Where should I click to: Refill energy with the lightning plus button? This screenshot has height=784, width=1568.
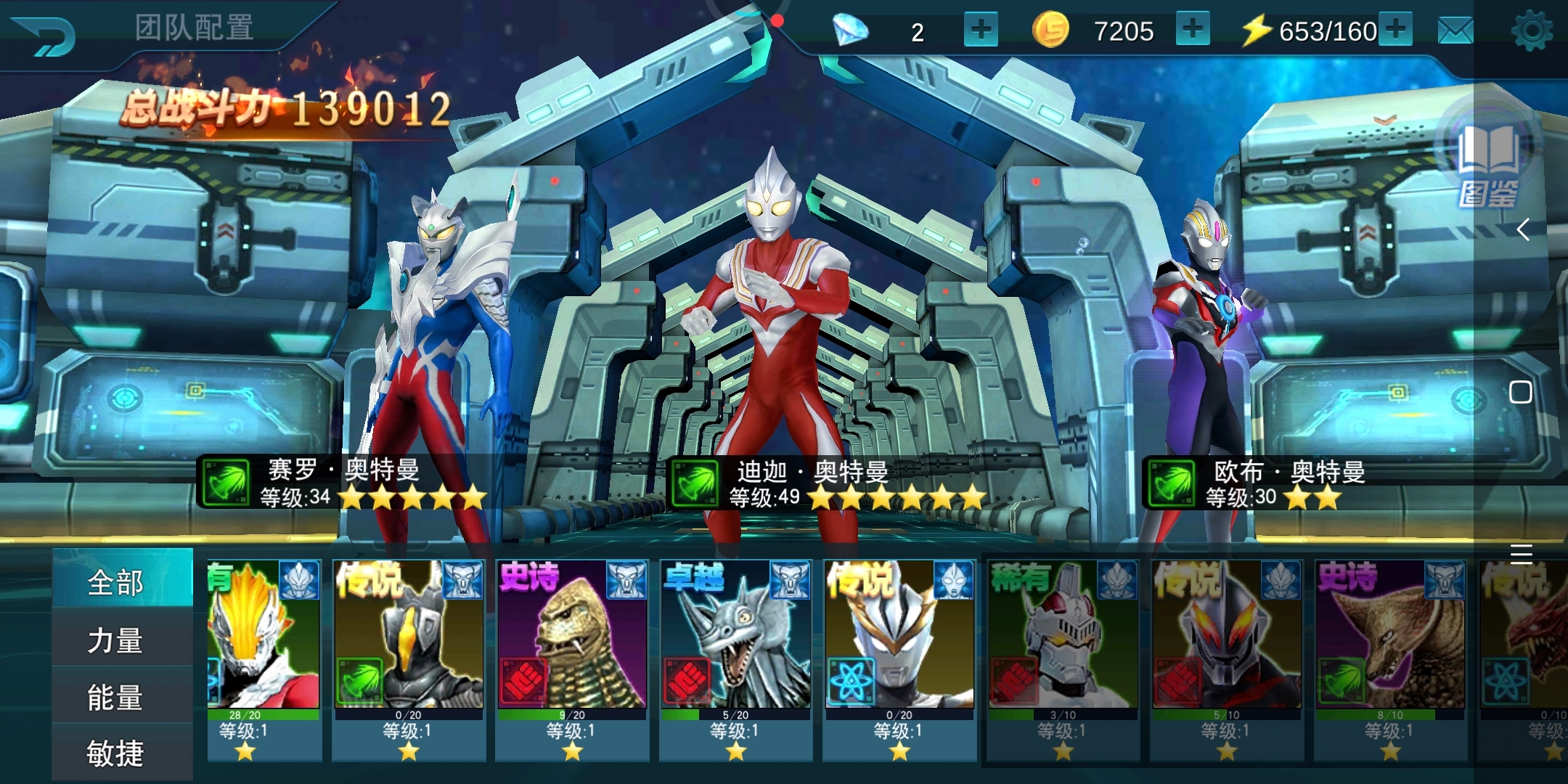(1395, 30)
